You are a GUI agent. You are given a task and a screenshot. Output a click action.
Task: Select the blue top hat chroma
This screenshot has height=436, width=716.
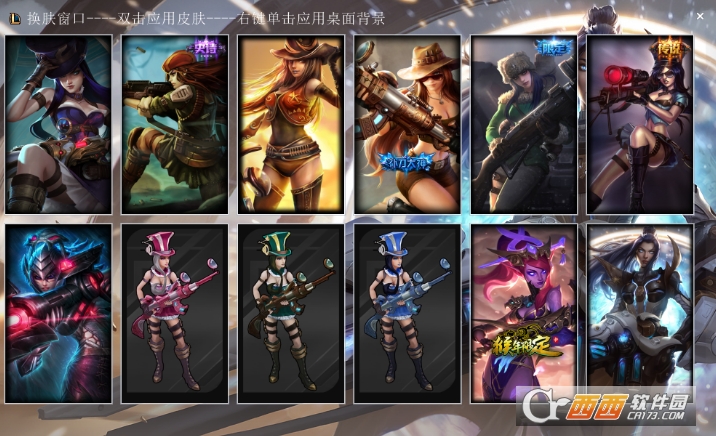click(407, 313)
